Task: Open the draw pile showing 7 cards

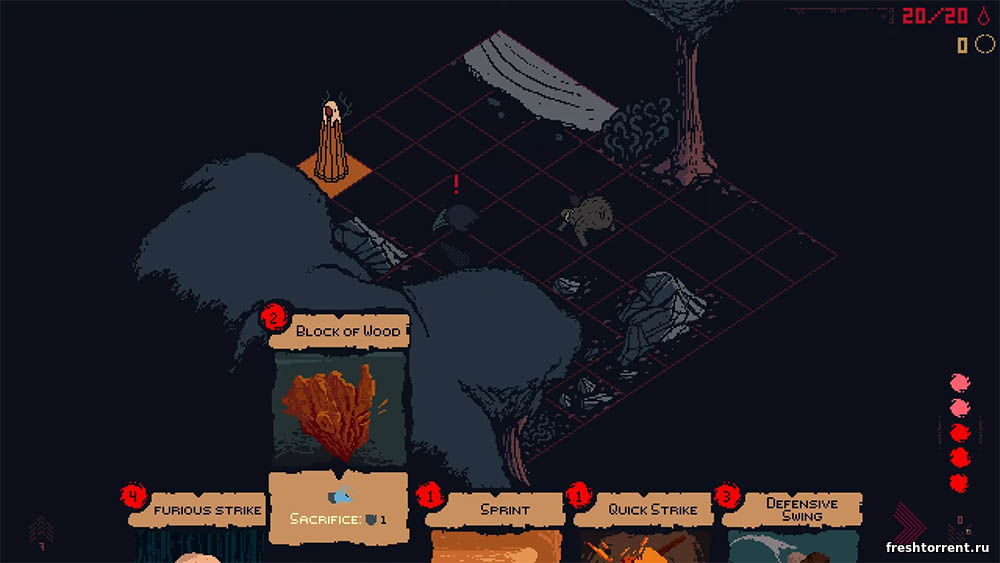Action: tap(41, 530)
